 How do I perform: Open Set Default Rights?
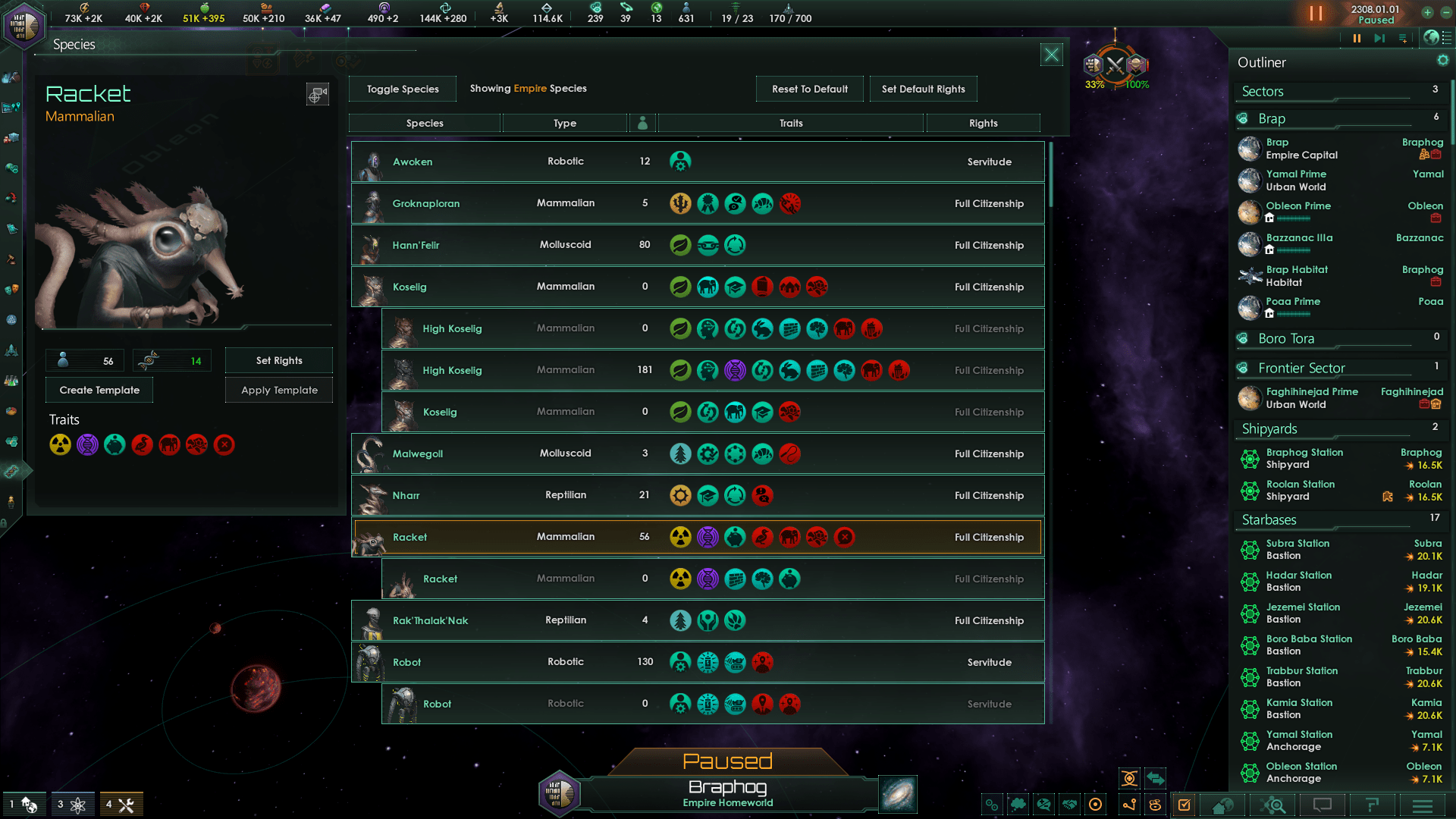923,89
